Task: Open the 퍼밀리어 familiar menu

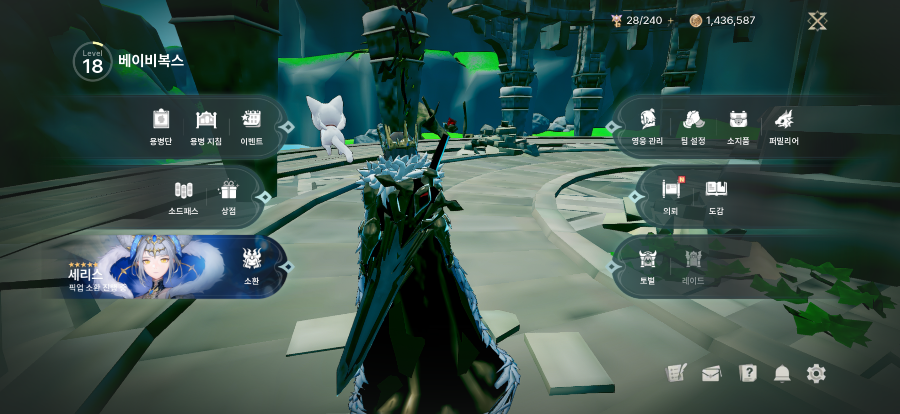Action: (784, 126)
